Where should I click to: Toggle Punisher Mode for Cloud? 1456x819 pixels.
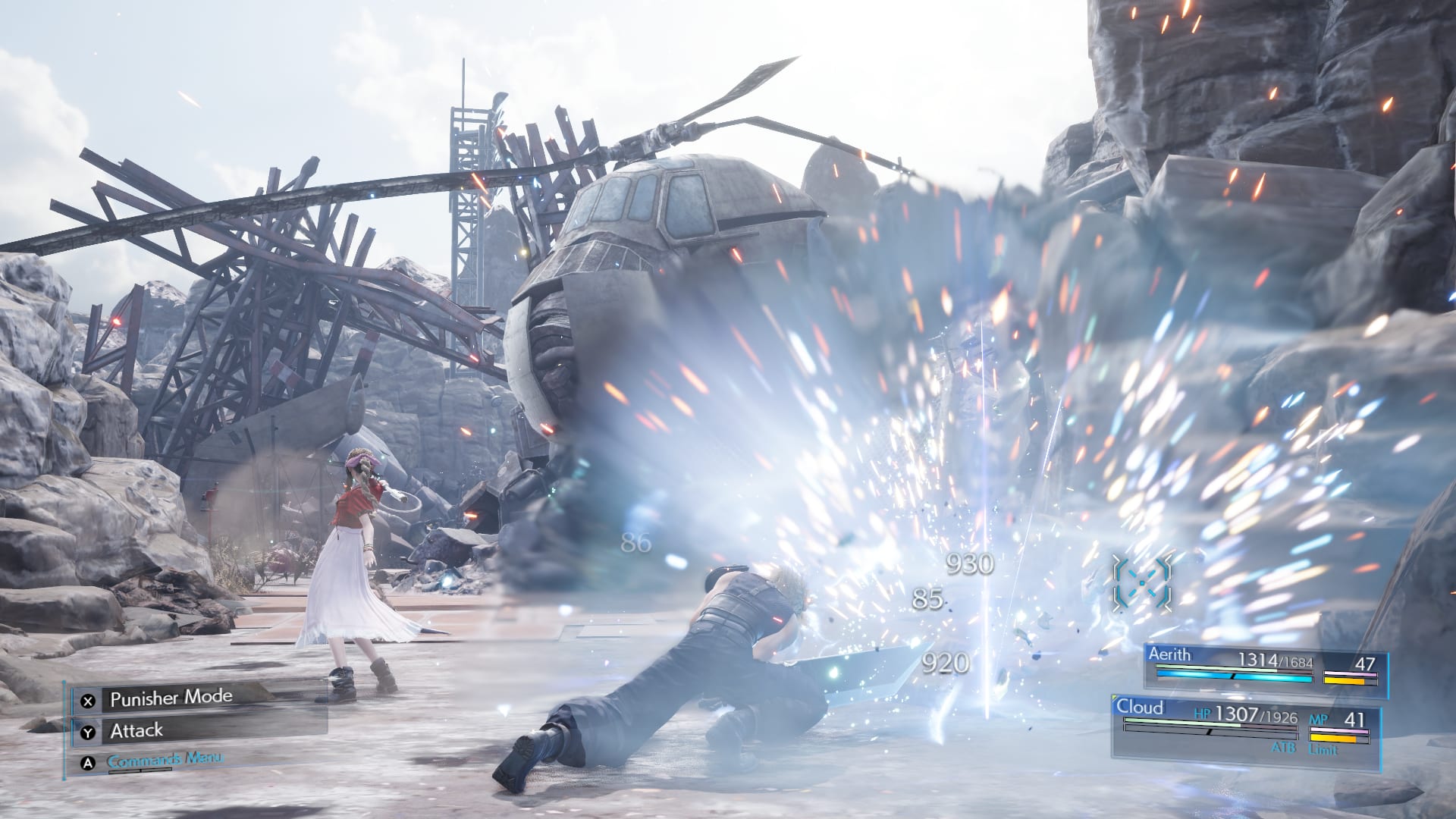point(171,698)
